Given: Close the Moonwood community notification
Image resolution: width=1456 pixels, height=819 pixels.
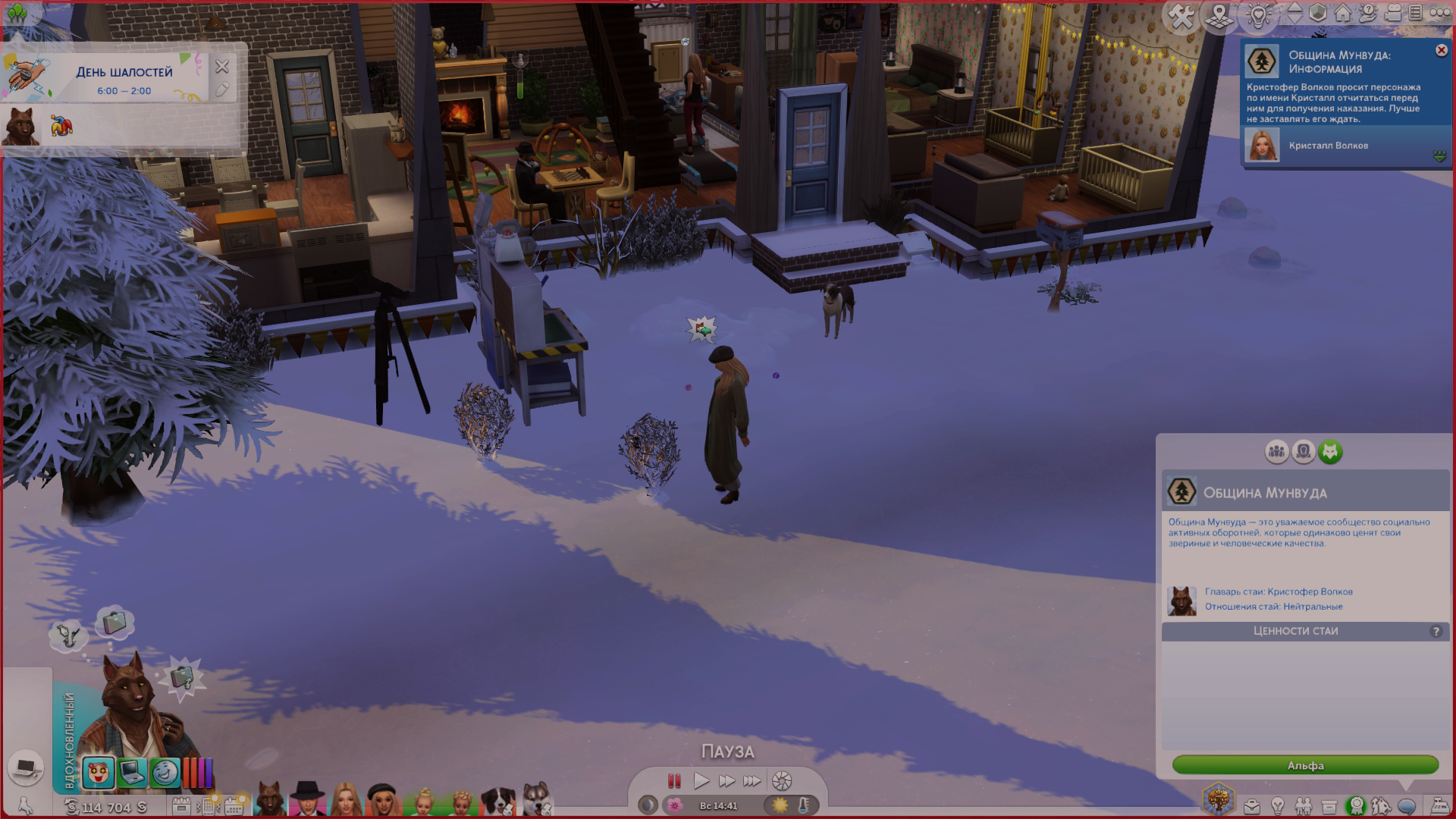Looking at the screenshot, I should coord(1441,50).
